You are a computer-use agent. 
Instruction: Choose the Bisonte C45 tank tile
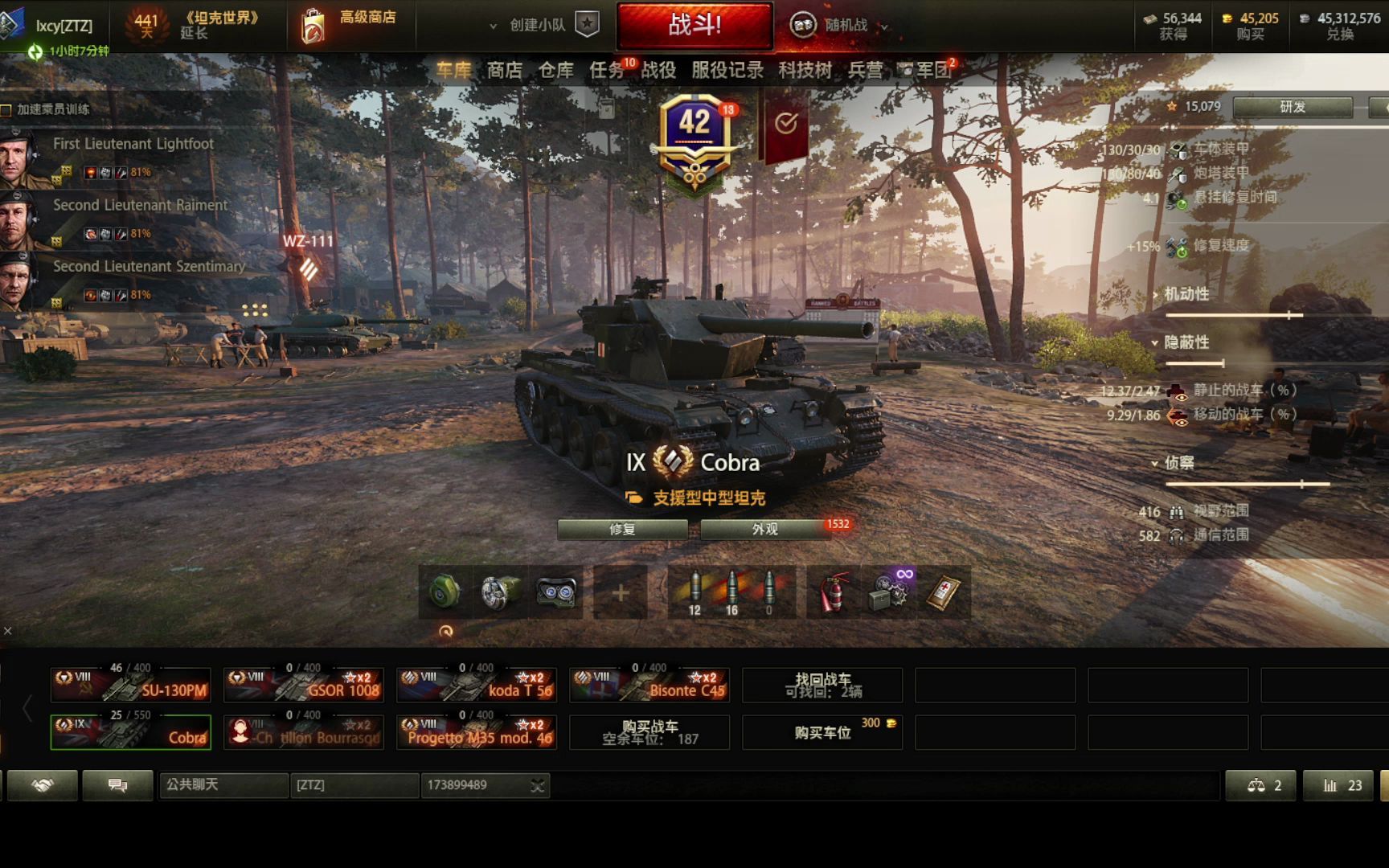click(649, 685)
